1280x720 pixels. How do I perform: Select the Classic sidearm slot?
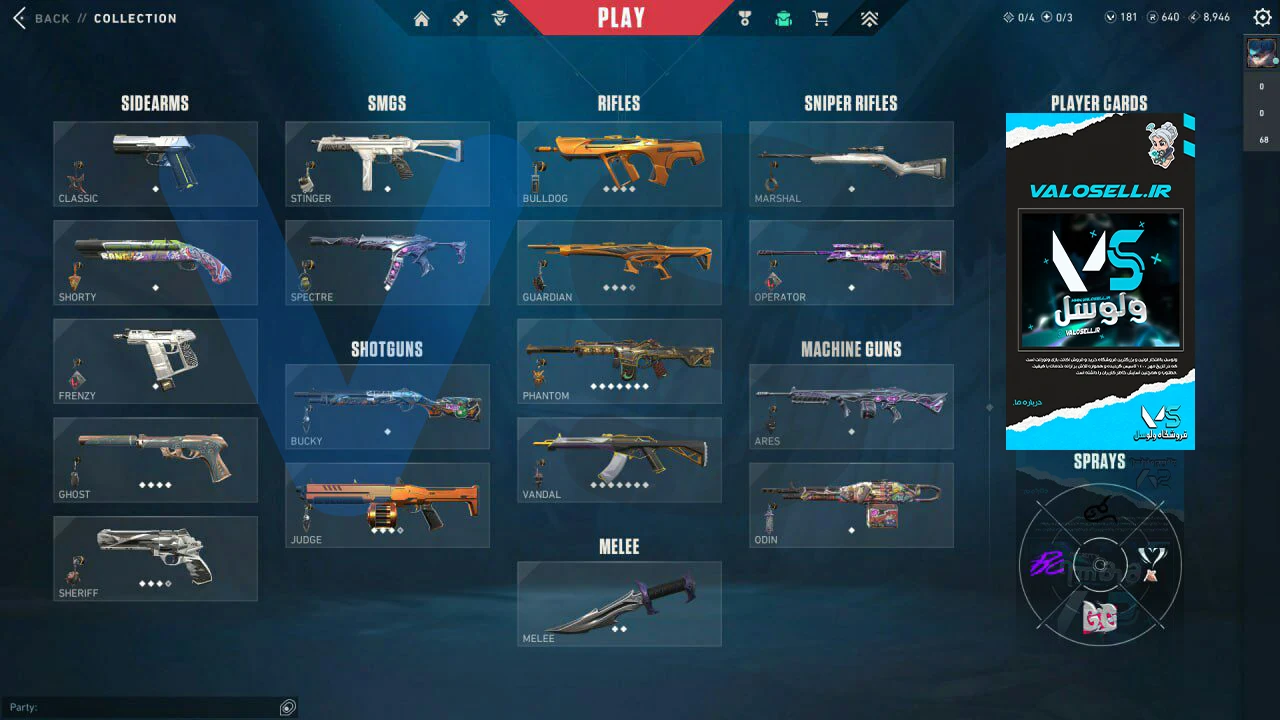click(155, 164)
